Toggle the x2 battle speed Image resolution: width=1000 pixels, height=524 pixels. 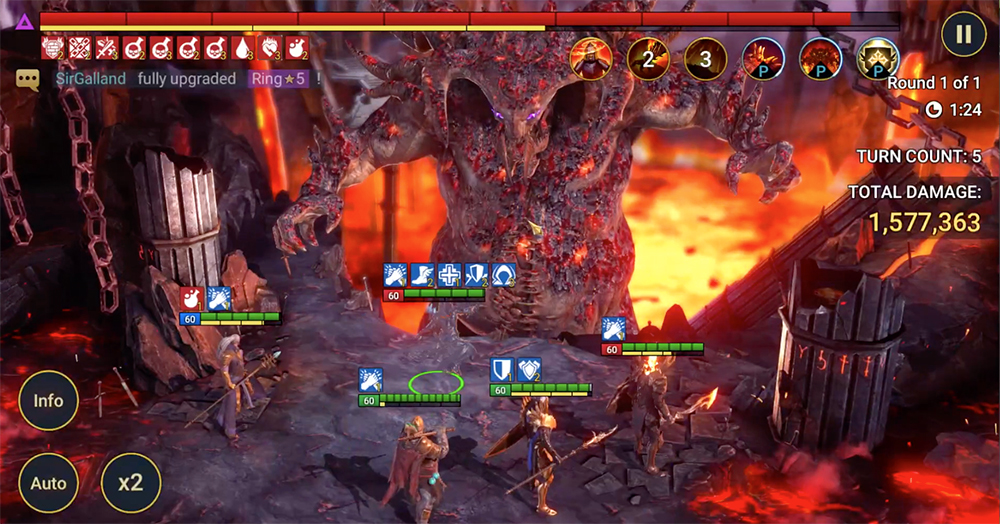coord(130,483)
